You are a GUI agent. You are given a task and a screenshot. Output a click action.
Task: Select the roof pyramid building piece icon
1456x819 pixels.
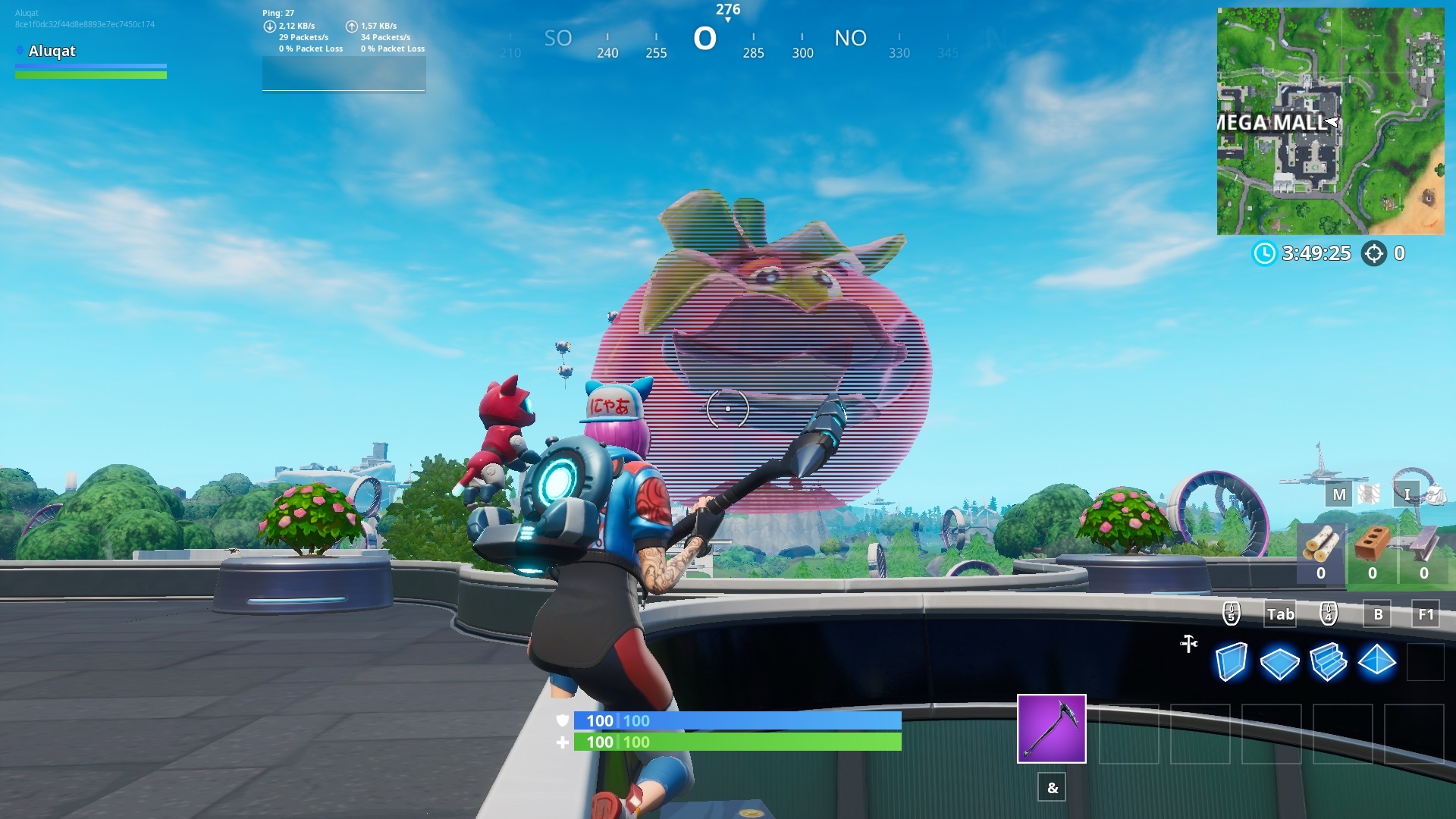pyautogui.click(x=1377, y=662)
